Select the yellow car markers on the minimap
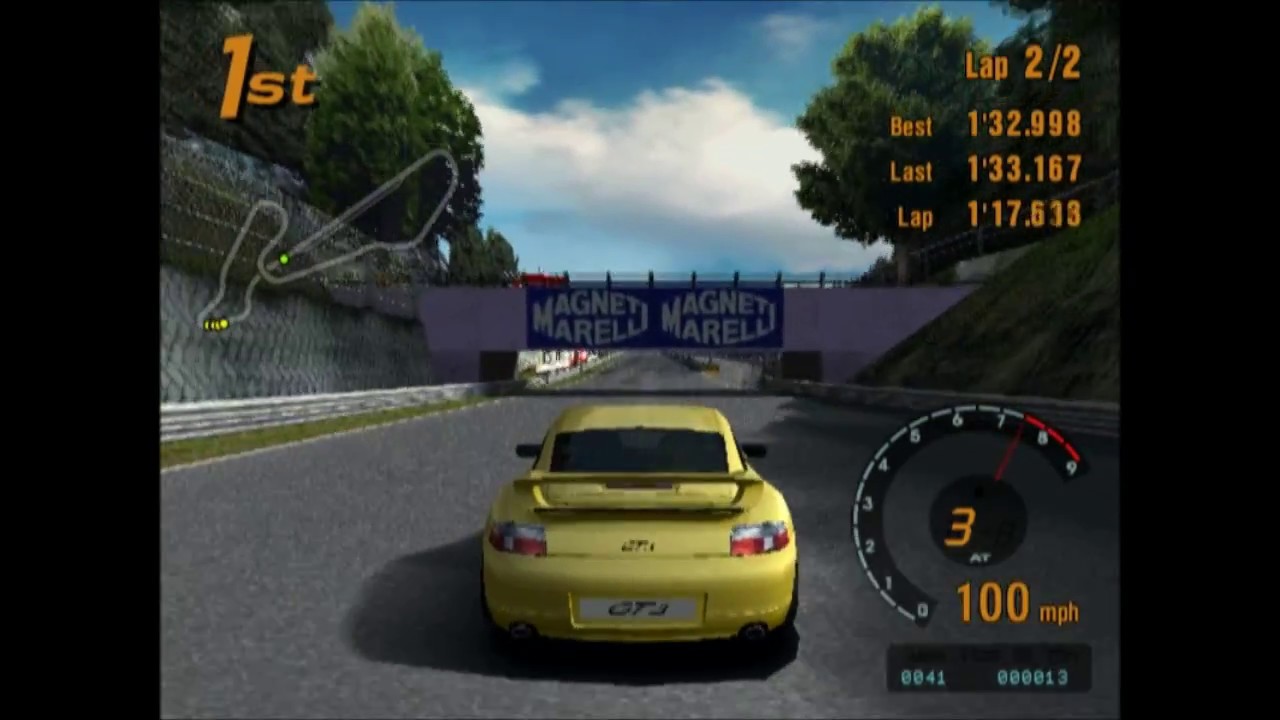 pyautogui.click(x=216, y=324)
